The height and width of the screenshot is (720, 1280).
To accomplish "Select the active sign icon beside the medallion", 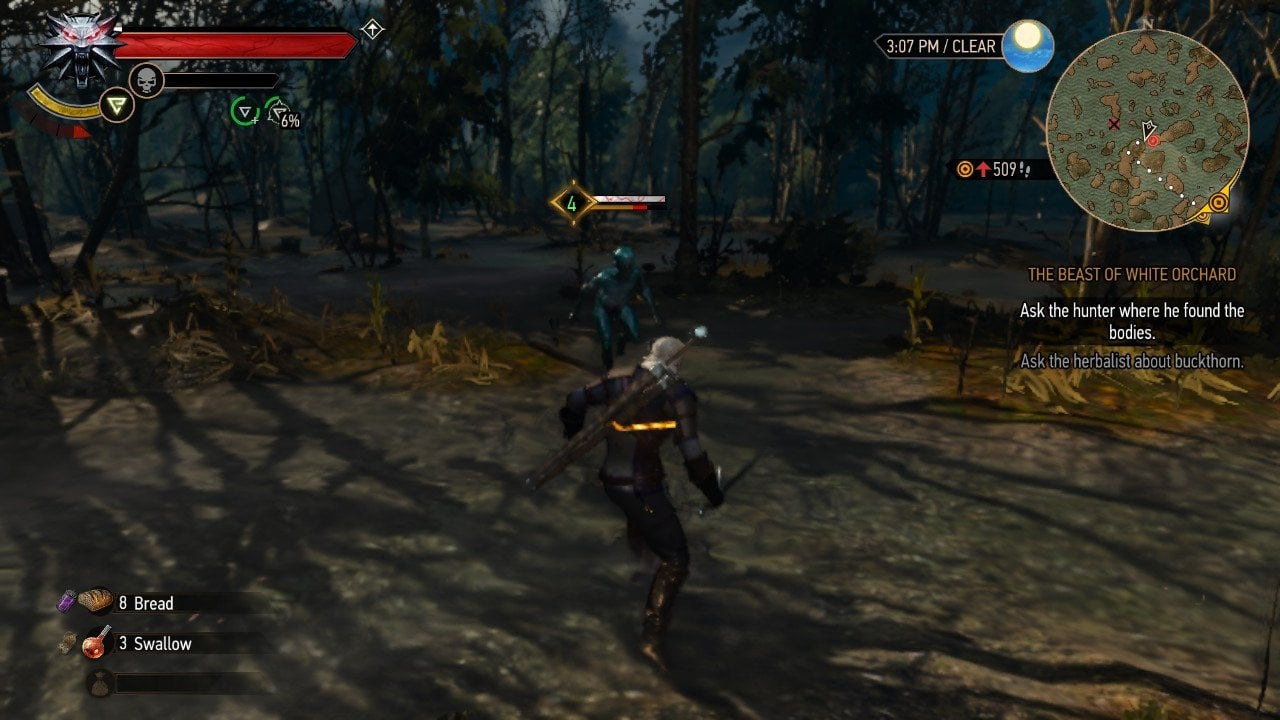I will pos(117,105).
